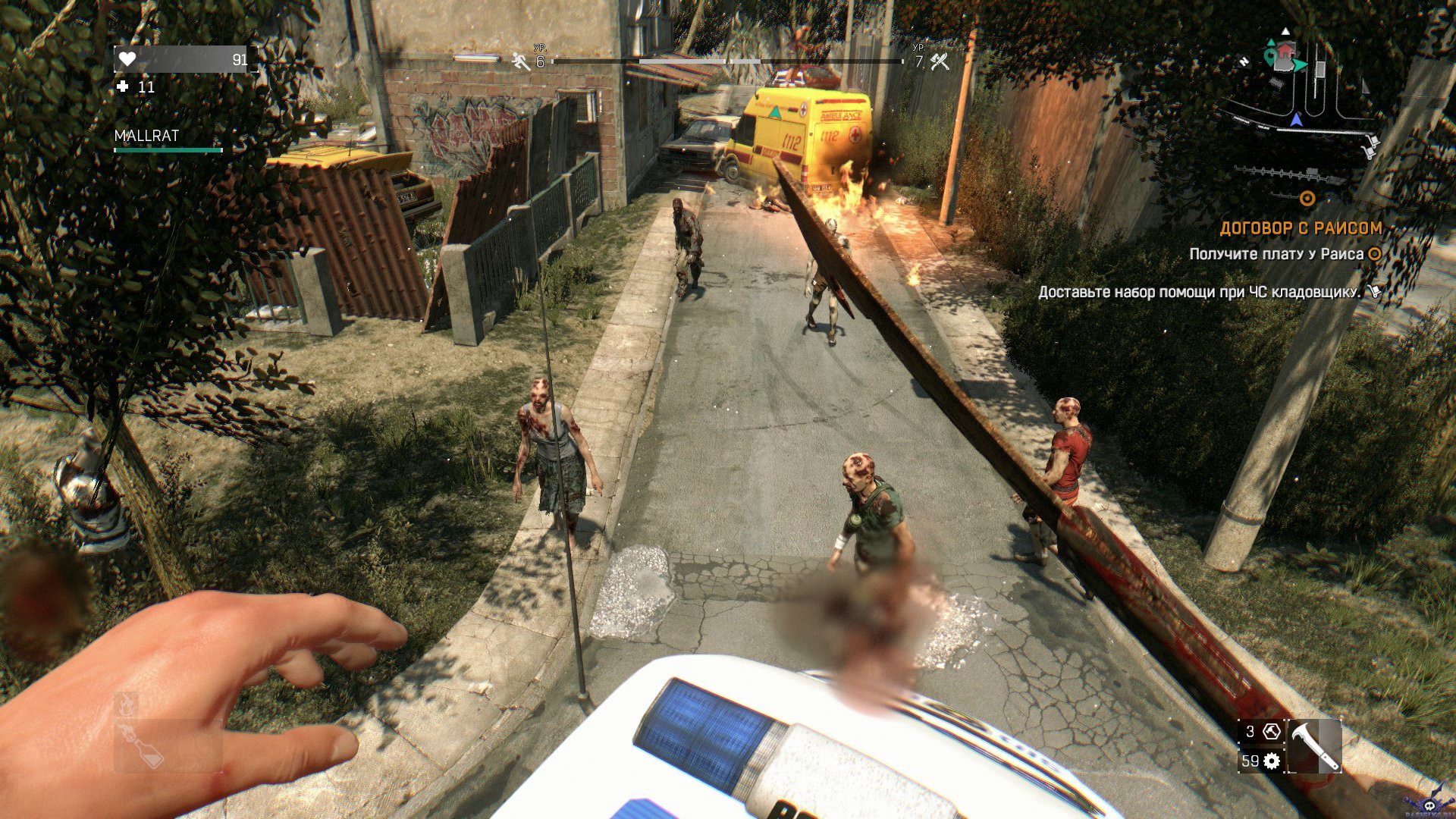The width and height of the screenshot is (1456, 819).
Task: Click the gear durability icon
Action: coord(1272,761)
